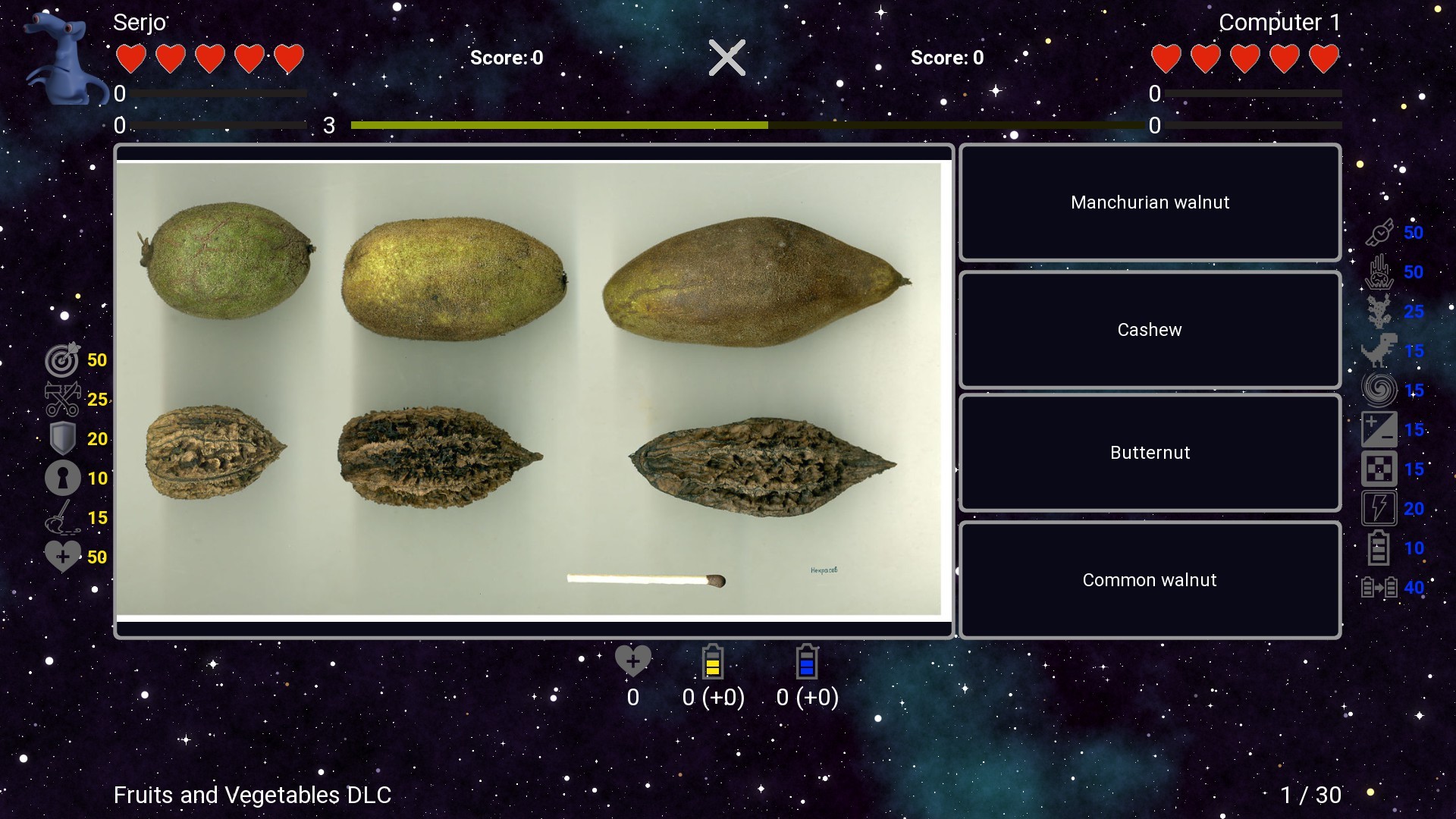Image resolution: width=1456 pixels, height=819 pixels.
Task: Click the keyhole powerup icon
Action: click(64, 478)
